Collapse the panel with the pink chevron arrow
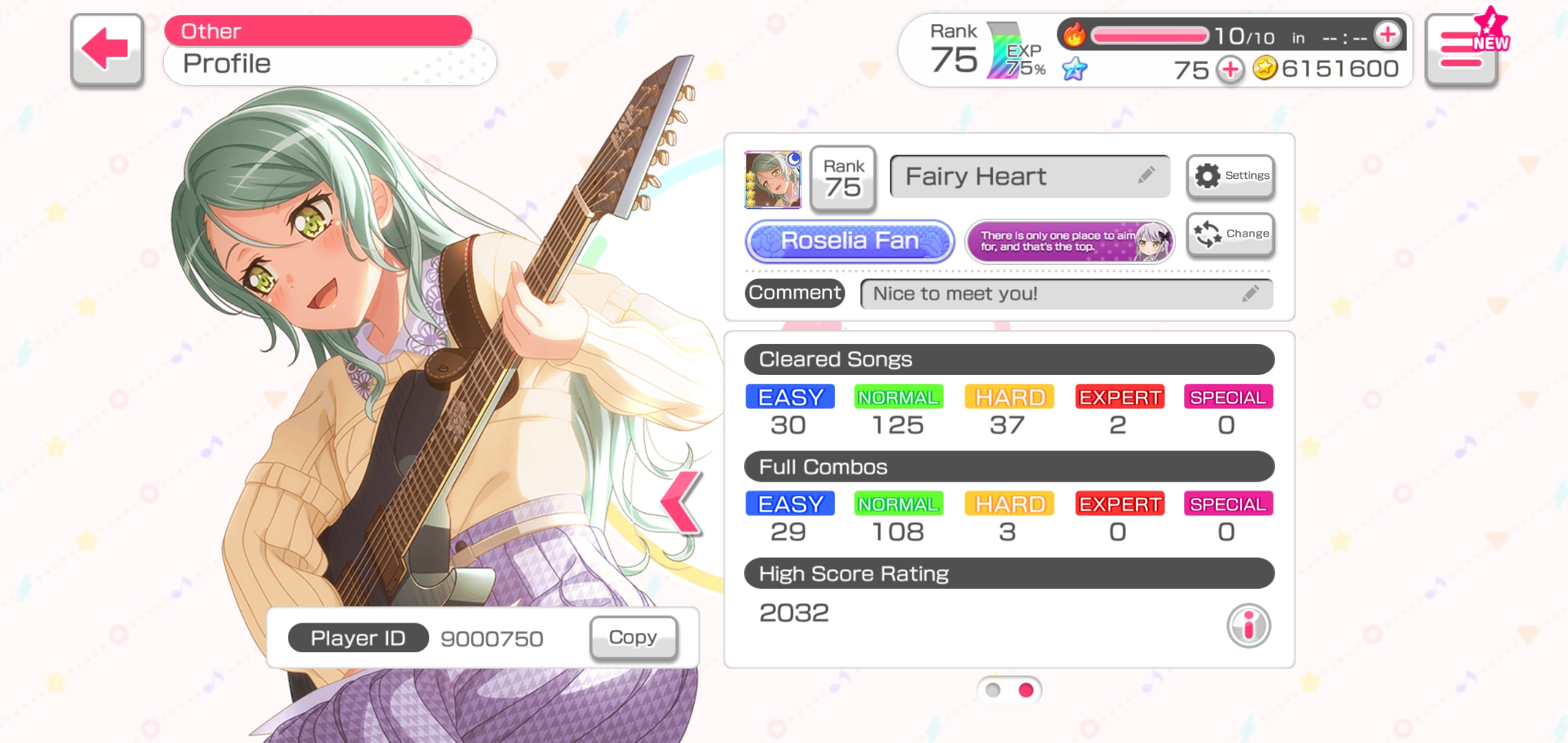Screen dimensions: 1568x743 [x=681, y=503]
